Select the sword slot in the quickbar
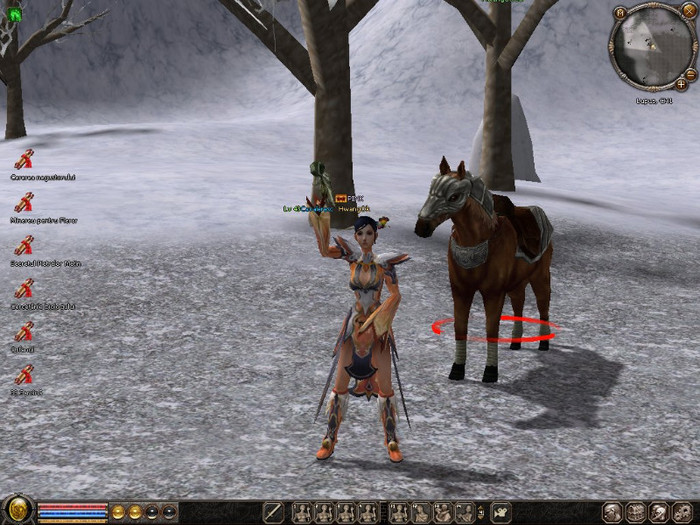700x525 pixels. point(272,513)
